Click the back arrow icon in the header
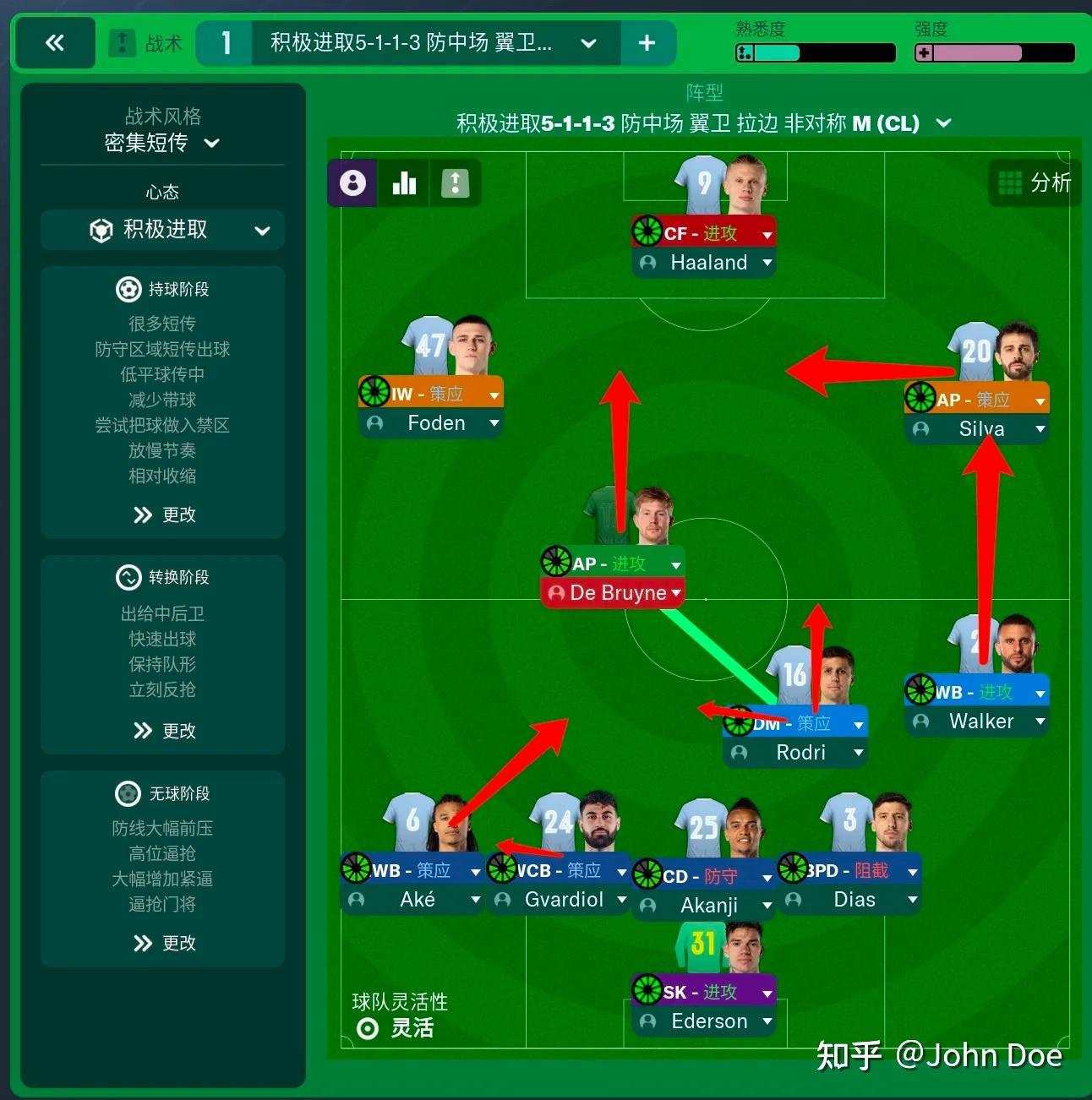Viewport: 1092px width, 1100px height. click(x=54, y=42)
